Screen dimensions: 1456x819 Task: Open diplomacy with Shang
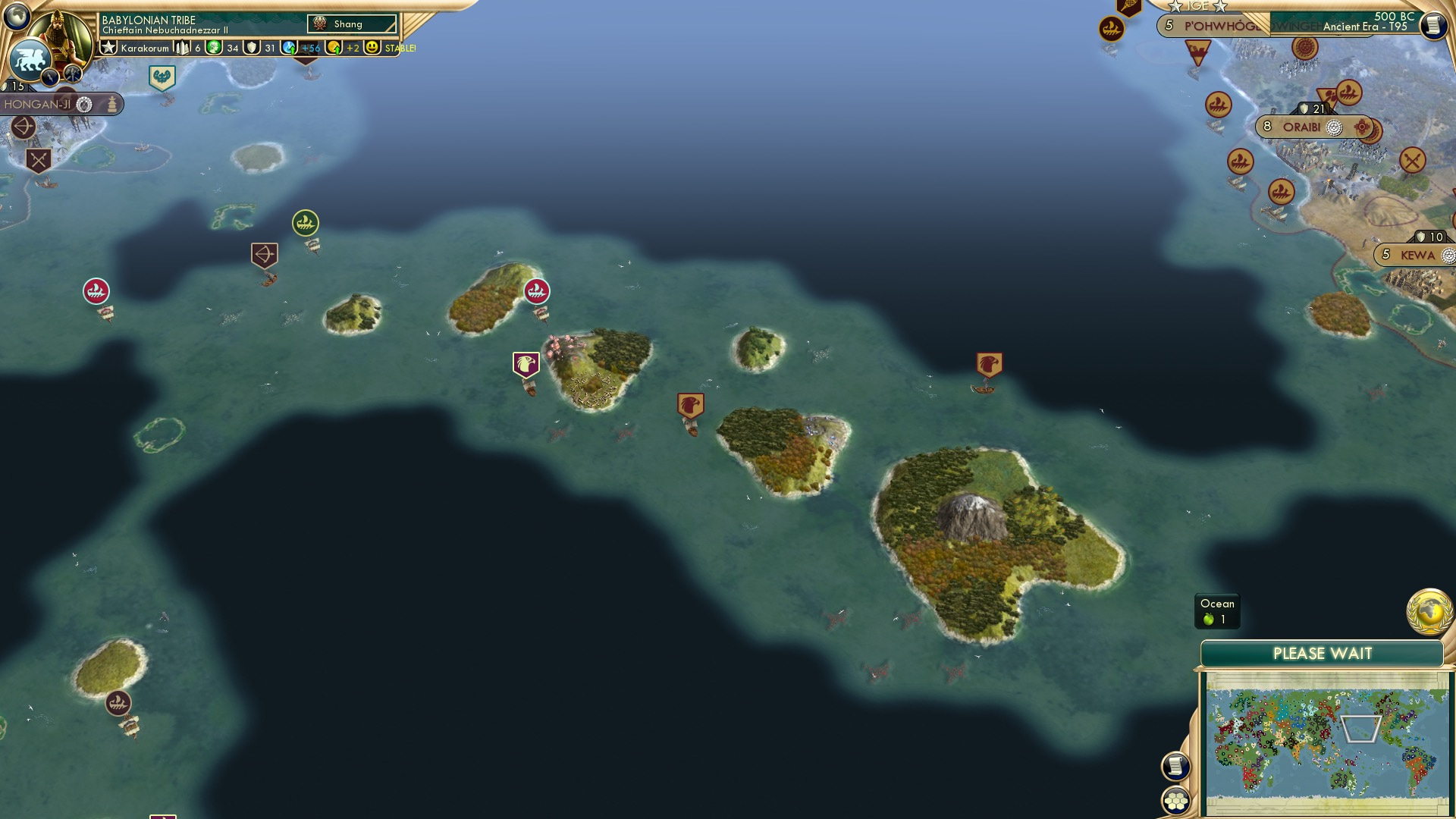coord(353,24)
